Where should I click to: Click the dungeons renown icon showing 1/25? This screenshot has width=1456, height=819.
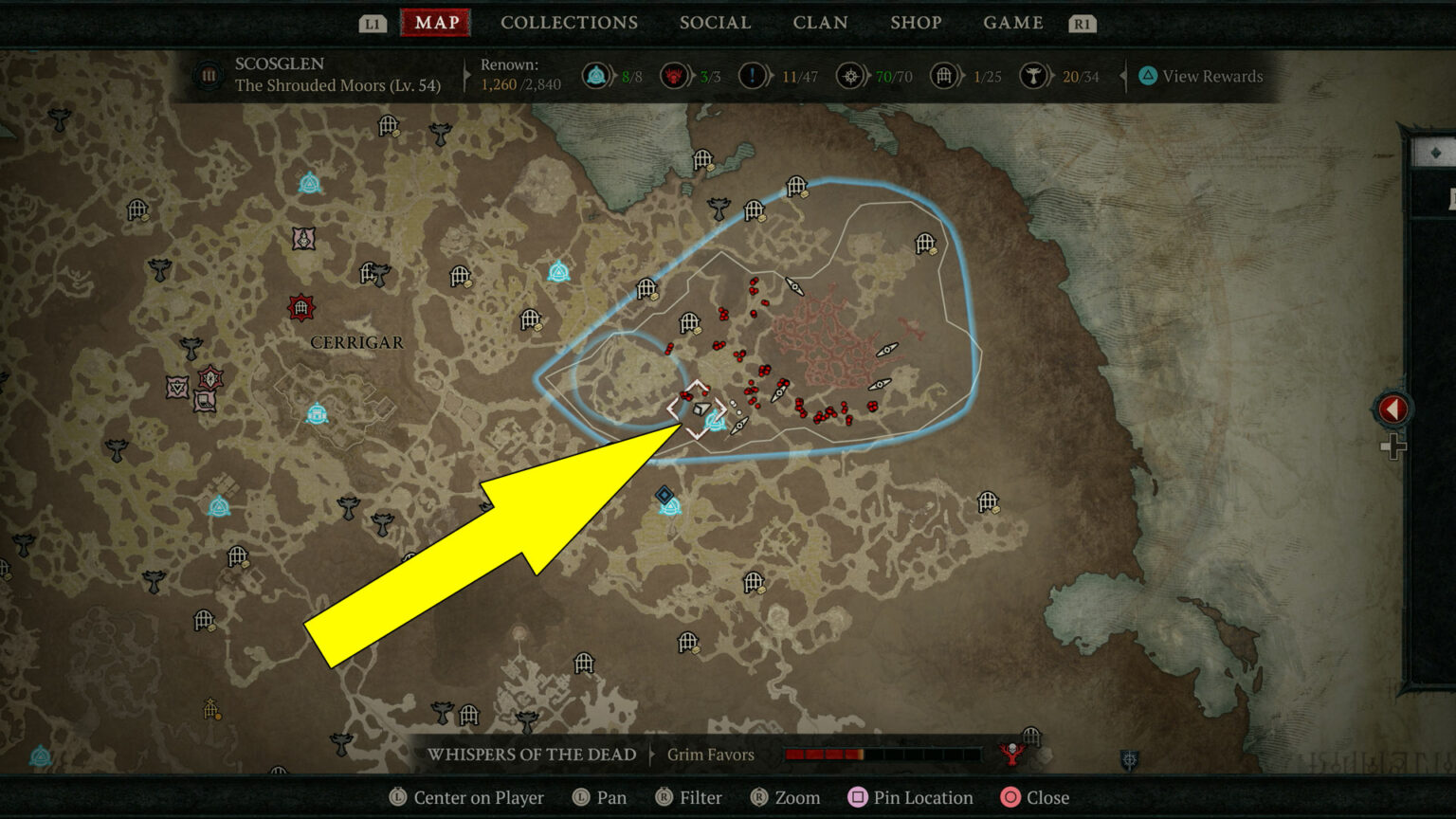click(943, 76)
